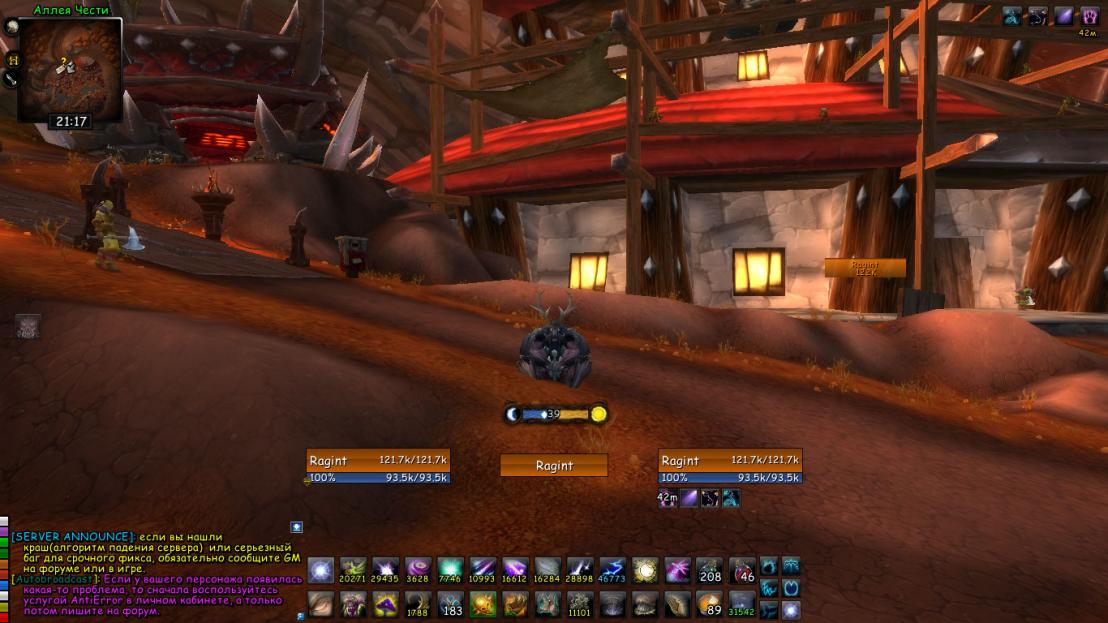The height and width of the screenshot is (623, 1108).
Task: Cast the spell slot showing 11101
Action: [580, 604]
